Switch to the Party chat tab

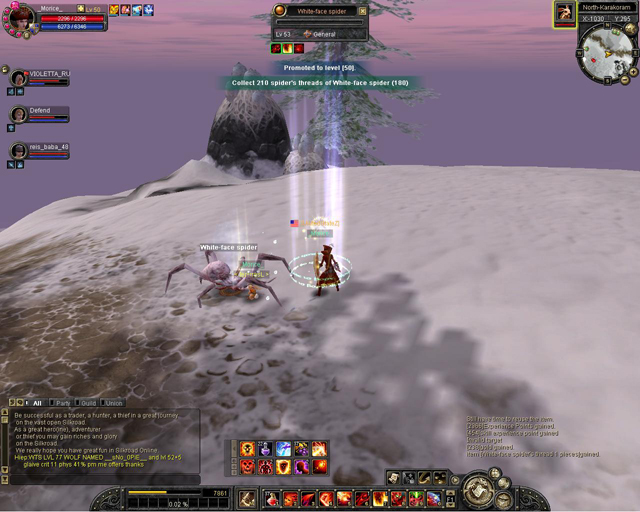(x=62, y=403)
